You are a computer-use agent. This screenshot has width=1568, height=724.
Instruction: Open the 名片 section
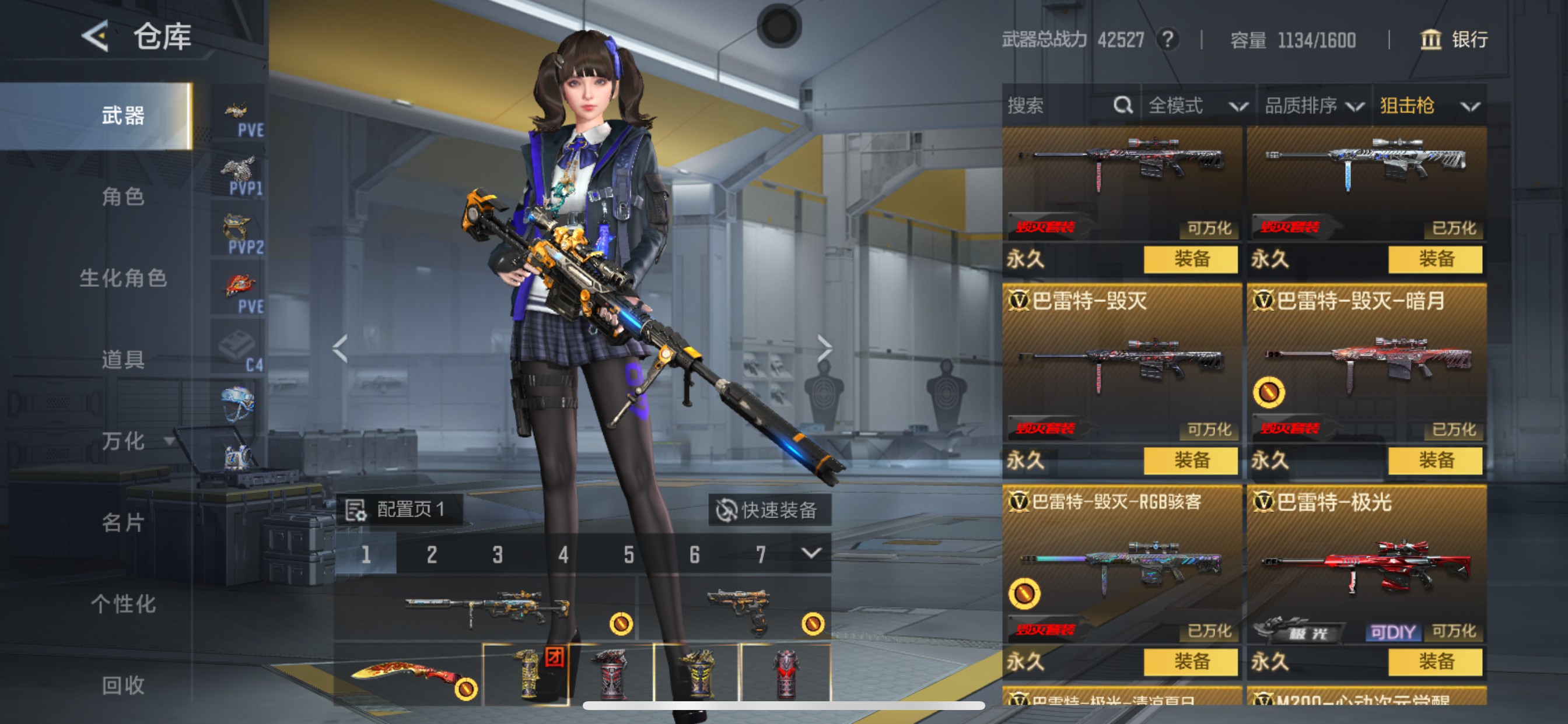pos(123,523)
